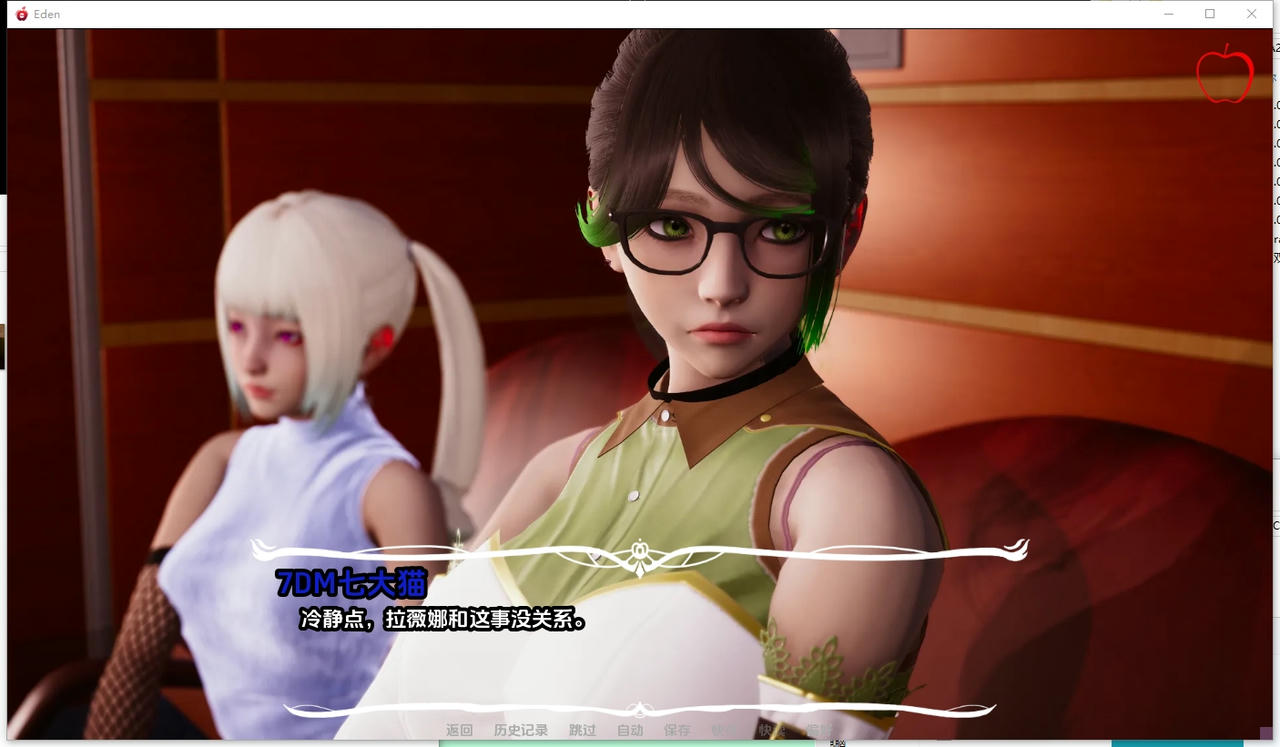Click the maximize window icon

(x=1210, y=14)
